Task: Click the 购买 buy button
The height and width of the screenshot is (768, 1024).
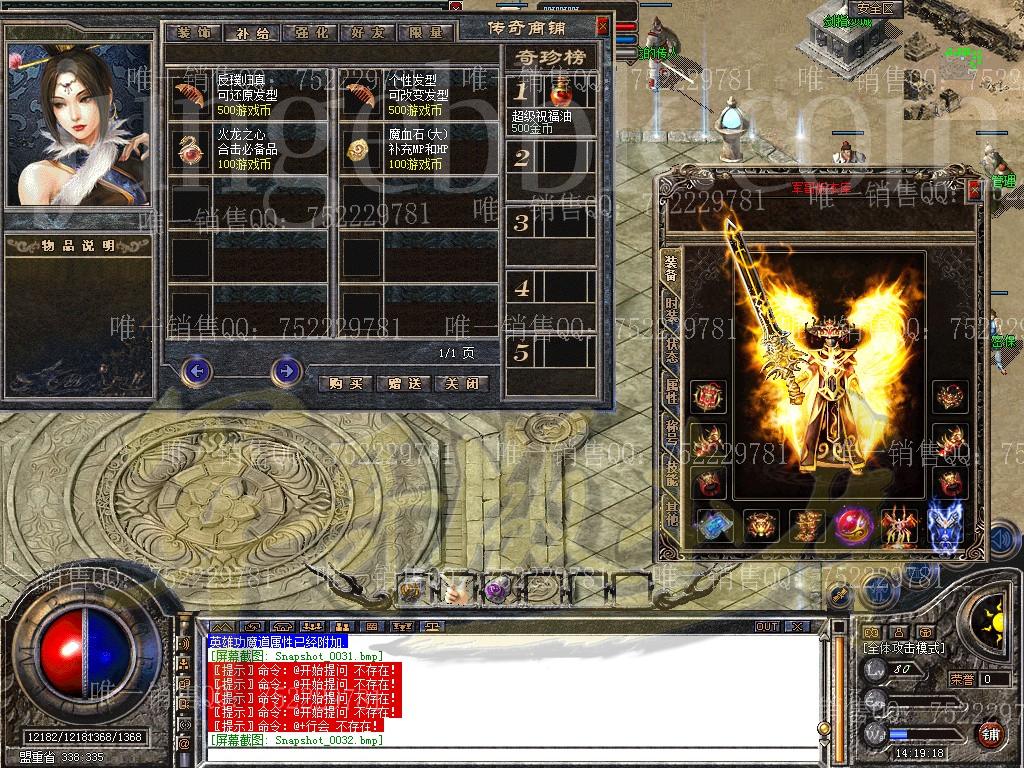Action: (345, 383)
